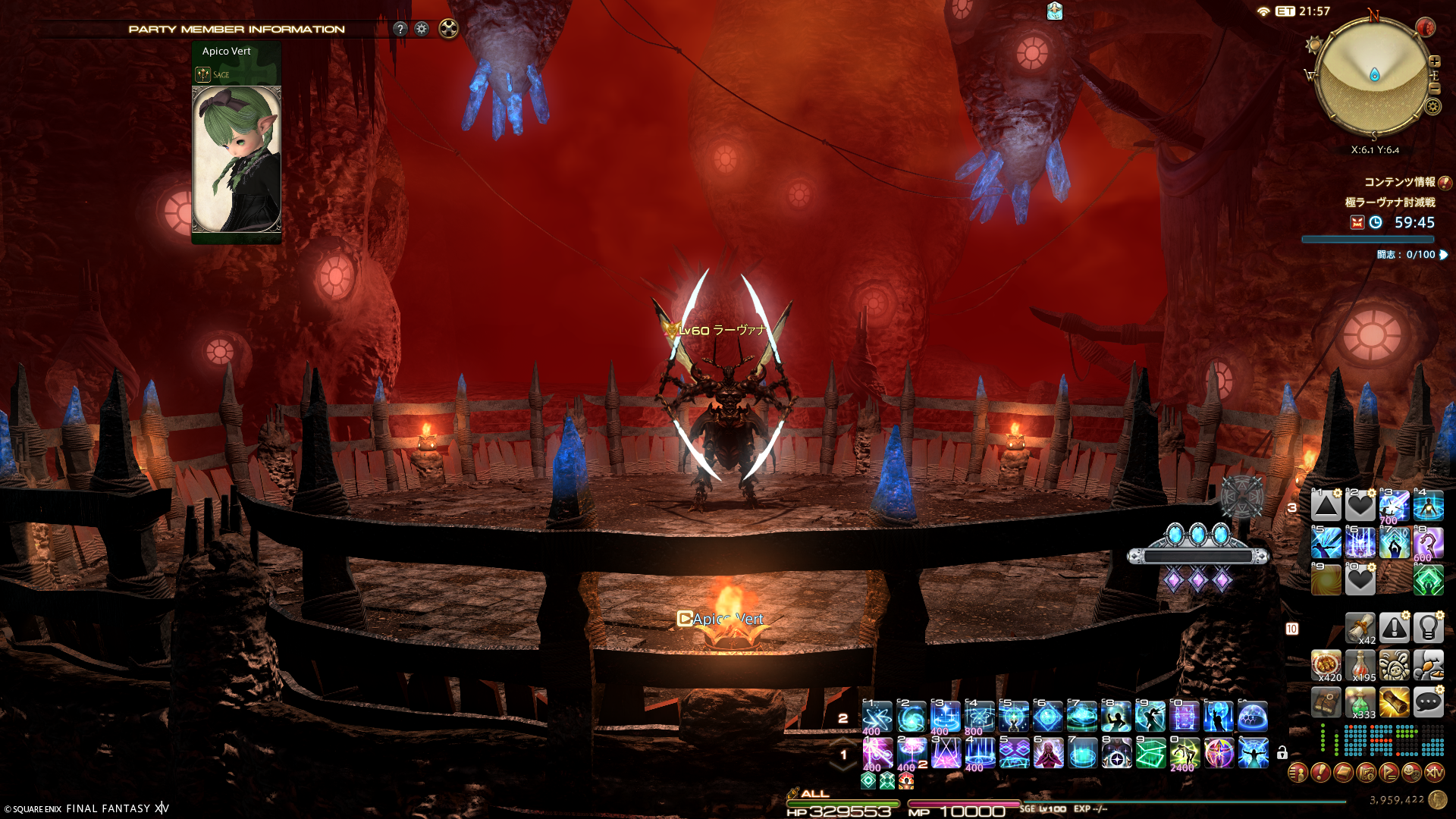Open the コンテンツ情報 duty info icon
1456x819 pixels.
pyautogui.click(x=1445, y=182)
